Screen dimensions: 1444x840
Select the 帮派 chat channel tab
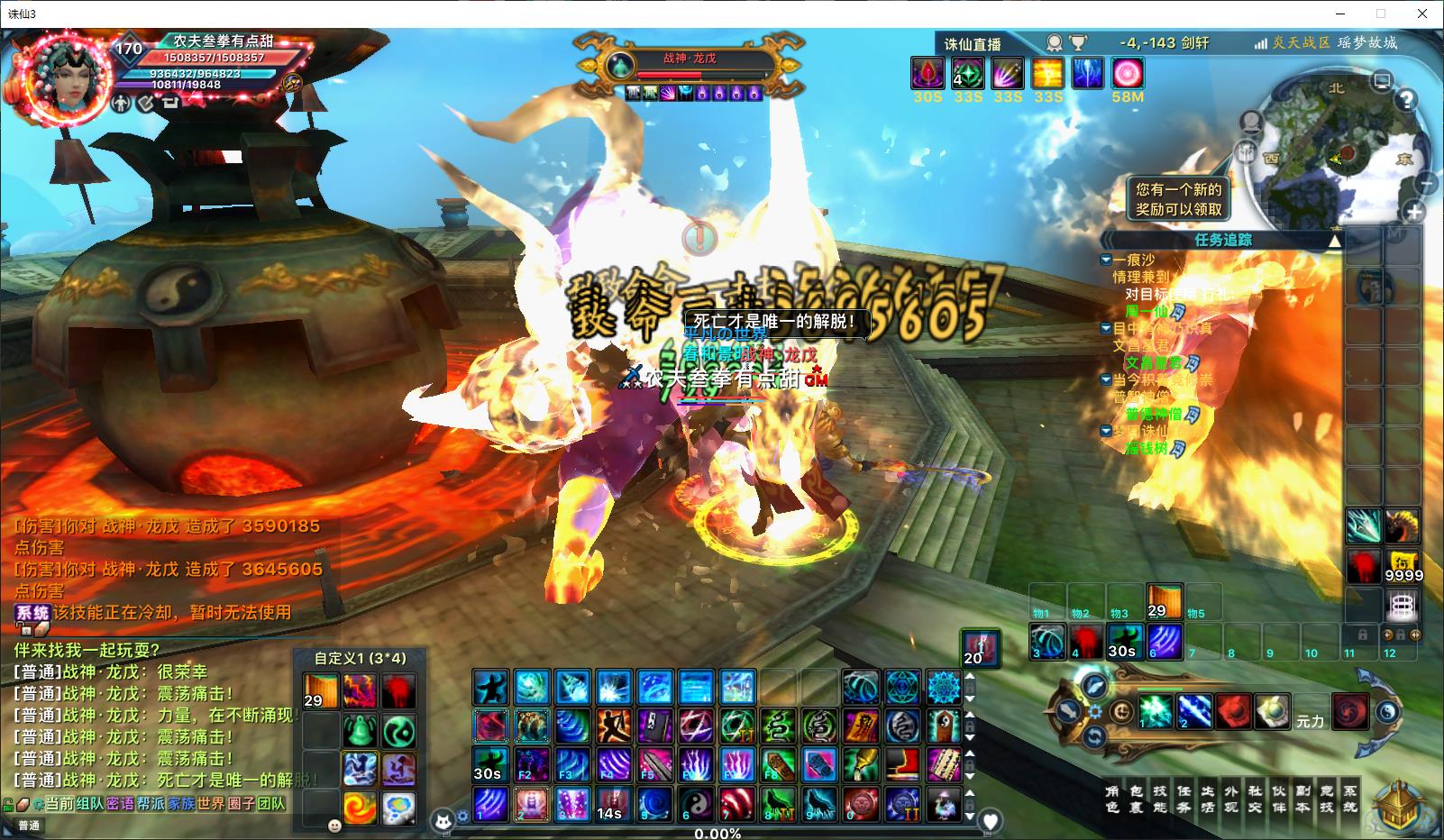151,803
